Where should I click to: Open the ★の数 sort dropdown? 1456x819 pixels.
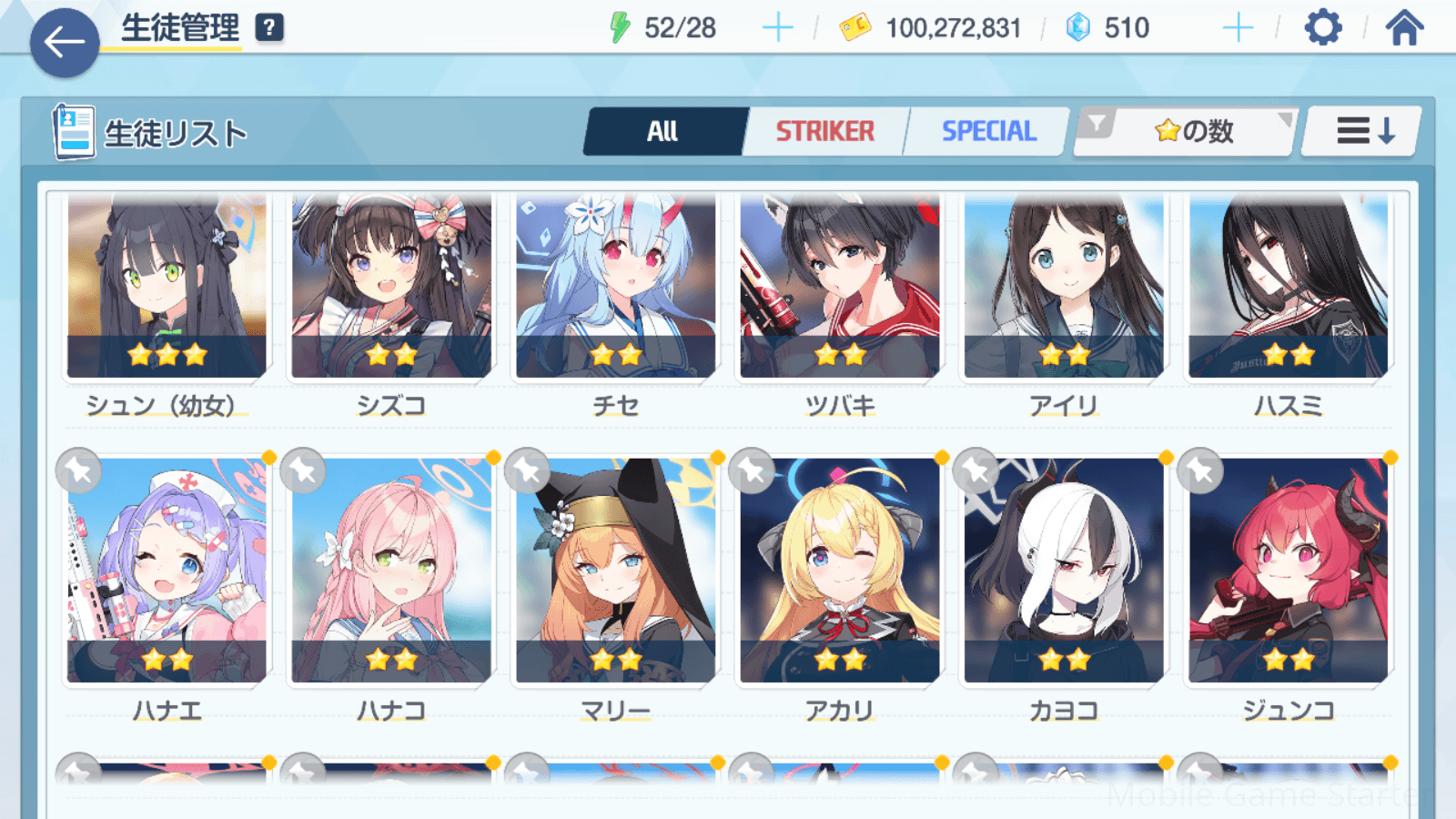(1186, 132)
